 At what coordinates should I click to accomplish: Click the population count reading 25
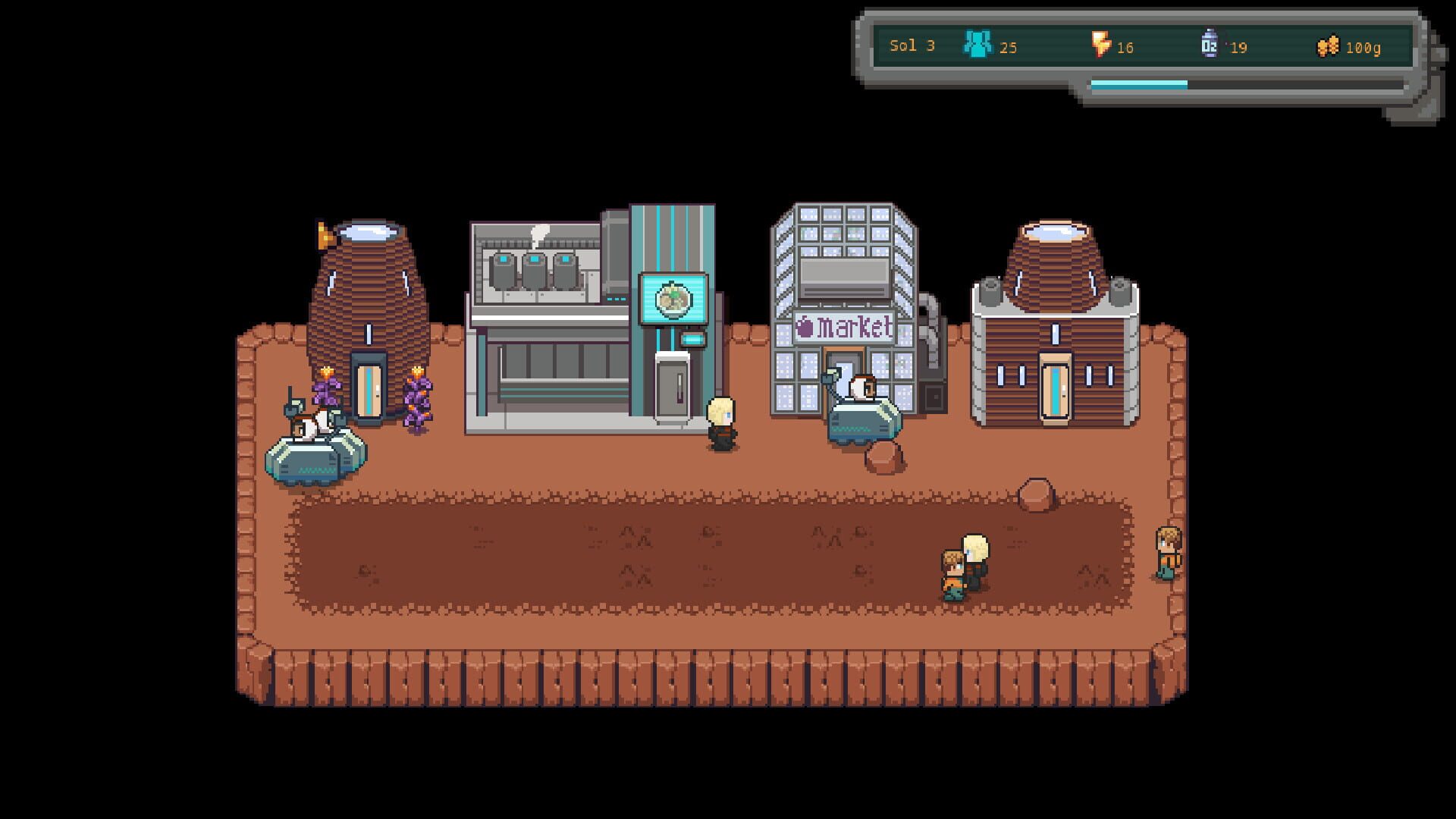point(1009,48)
